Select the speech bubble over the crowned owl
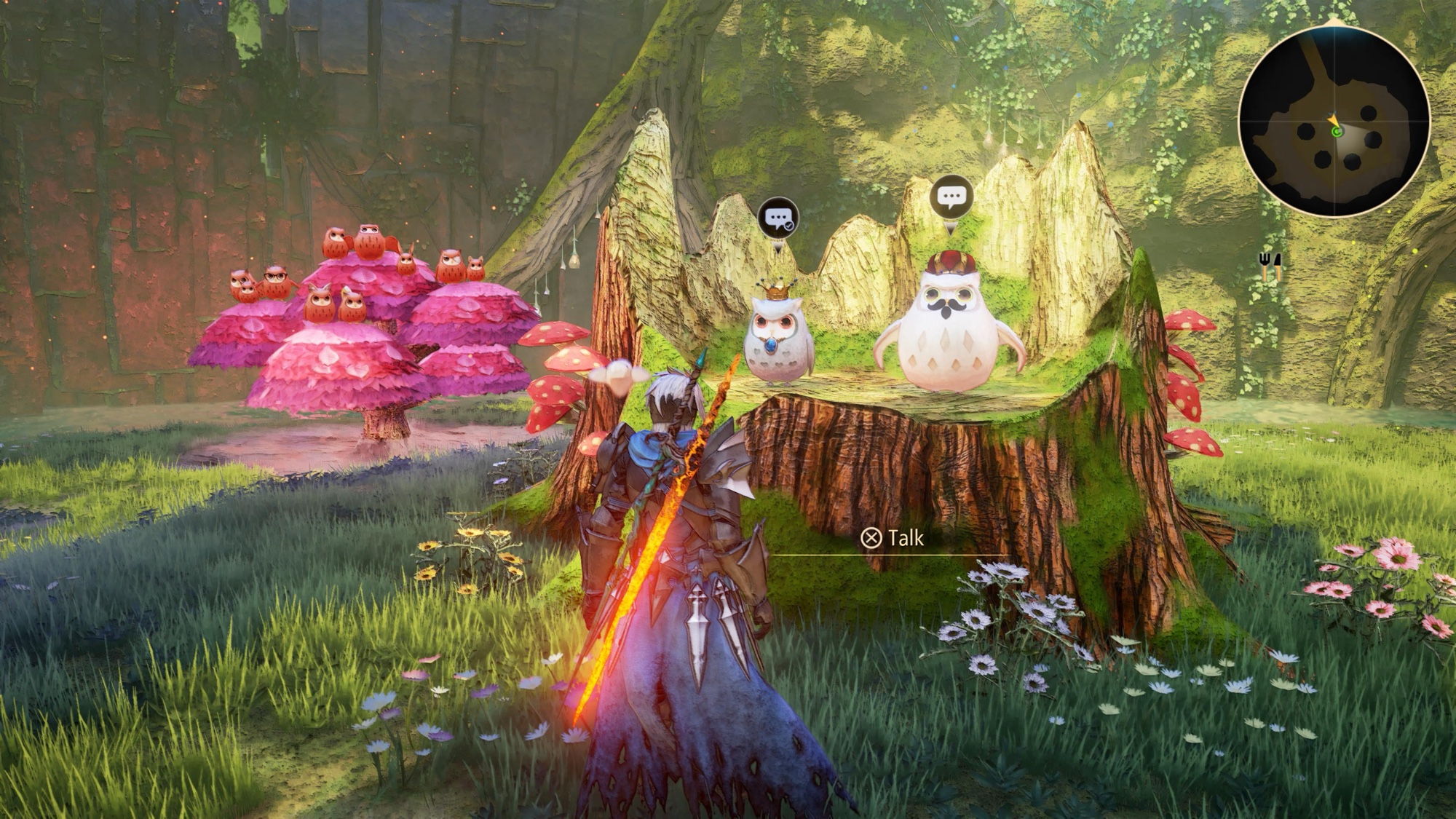 click(x=778, y=218)
